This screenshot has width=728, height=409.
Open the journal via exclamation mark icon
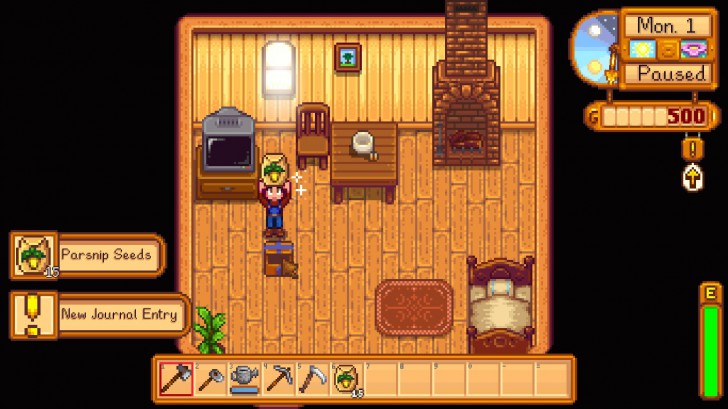click(691, 149)
